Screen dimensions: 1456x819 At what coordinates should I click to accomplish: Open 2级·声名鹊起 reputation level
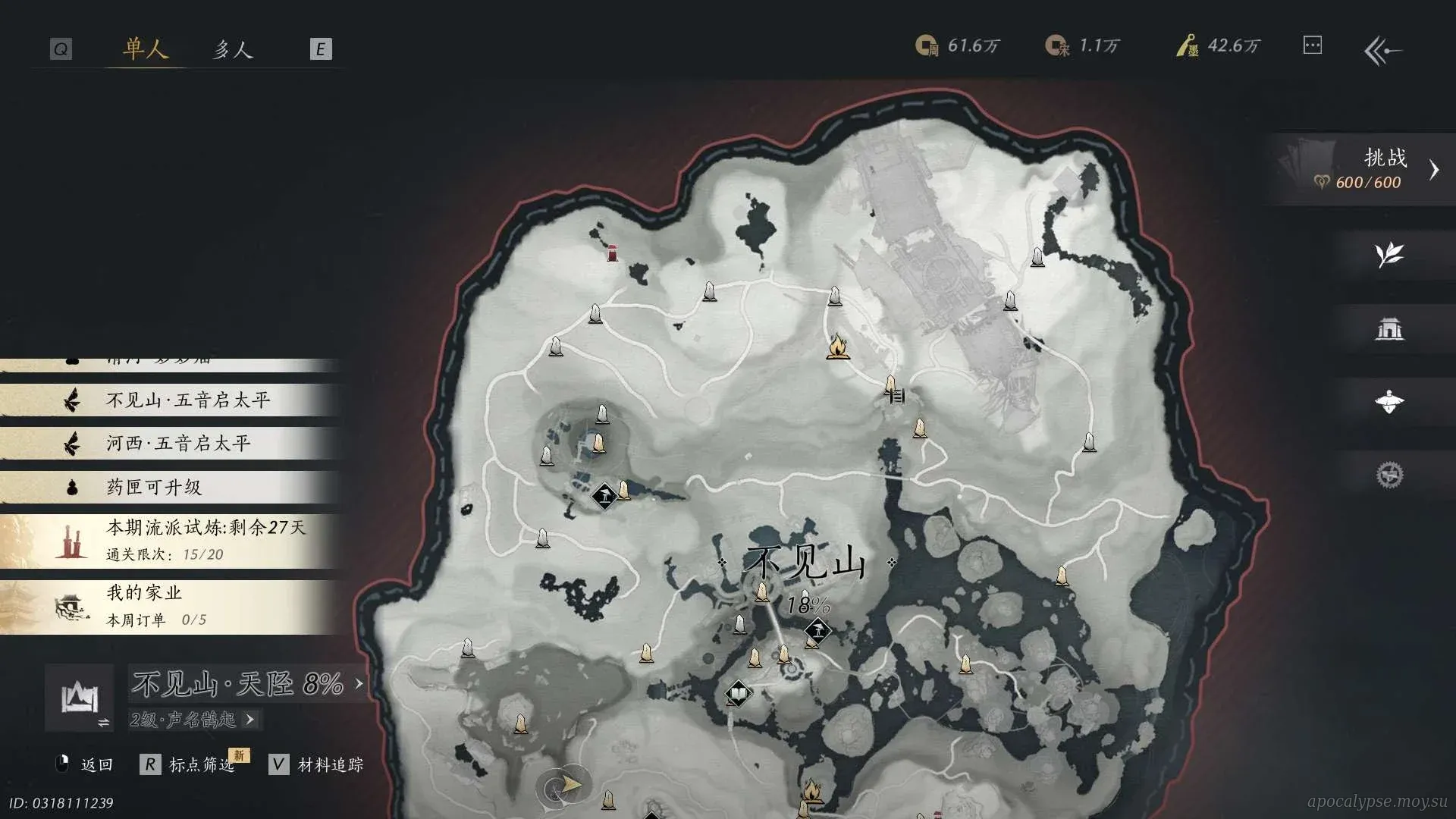[x=194, y=719]
